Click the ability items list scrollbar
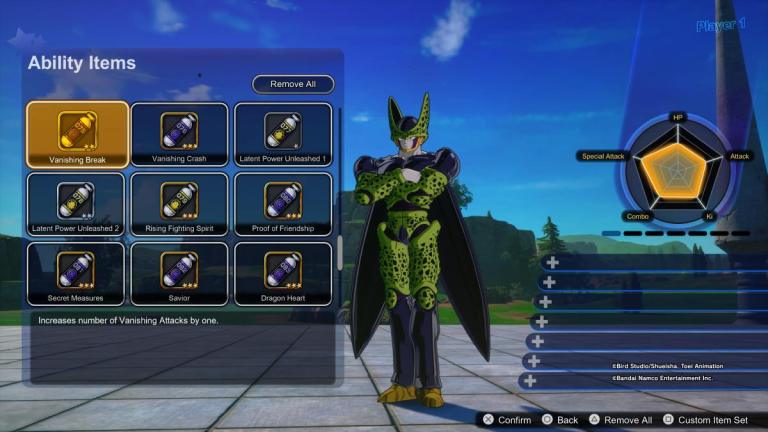The height and width of the screenshot is (432, 768). pyautogui.click(x=340, y=250)
